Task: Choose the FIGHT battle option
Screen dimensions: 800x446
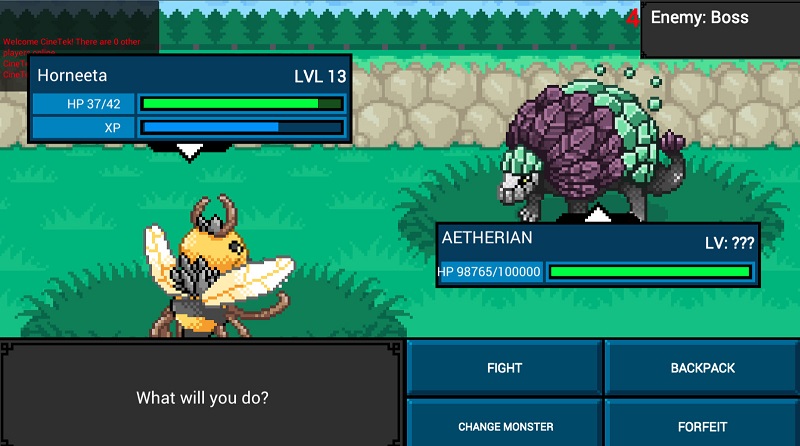Action: click(504, 368)
